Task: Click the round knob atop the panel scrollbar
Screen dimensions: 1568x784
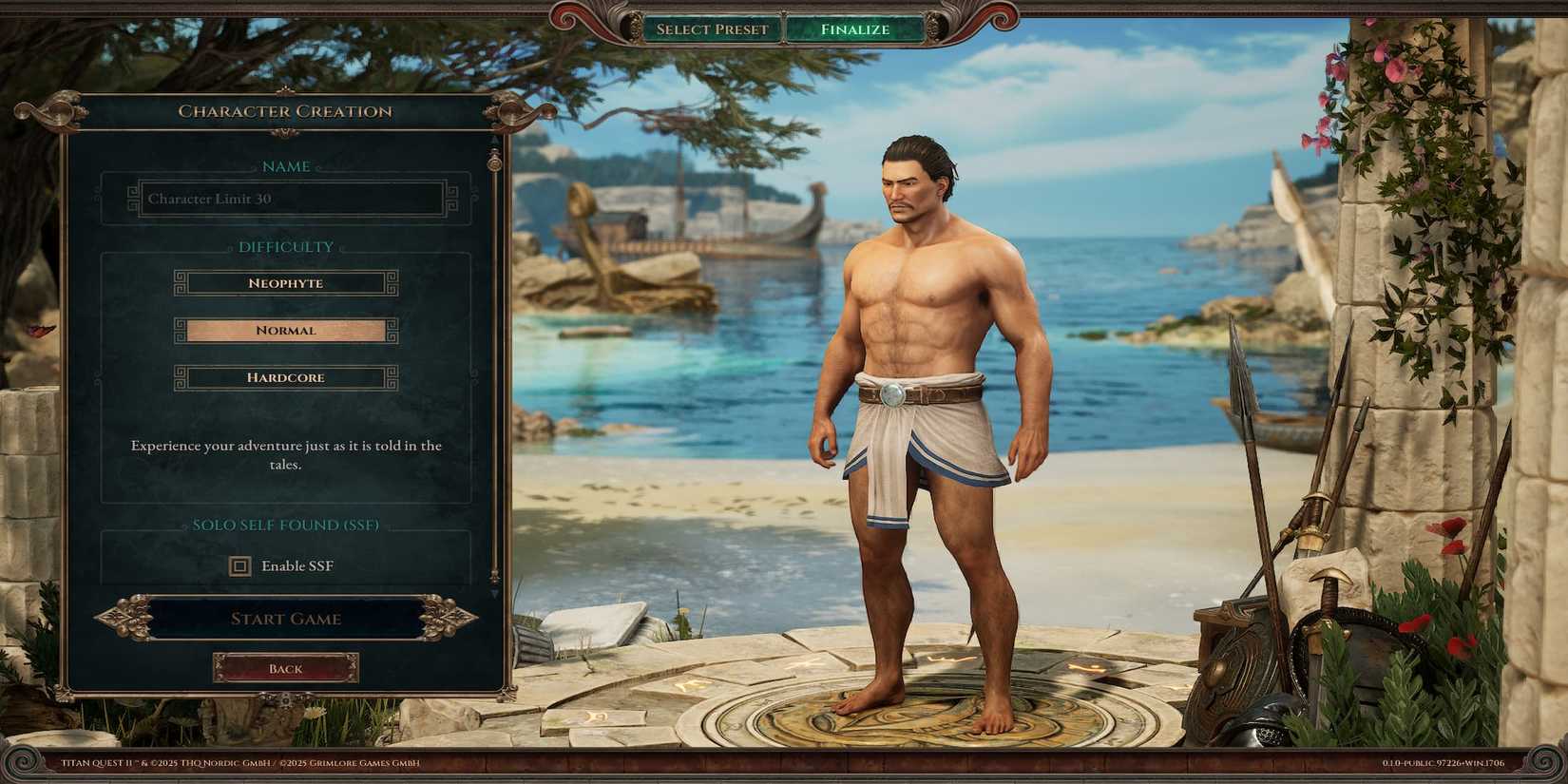Action: coord(493,163)
